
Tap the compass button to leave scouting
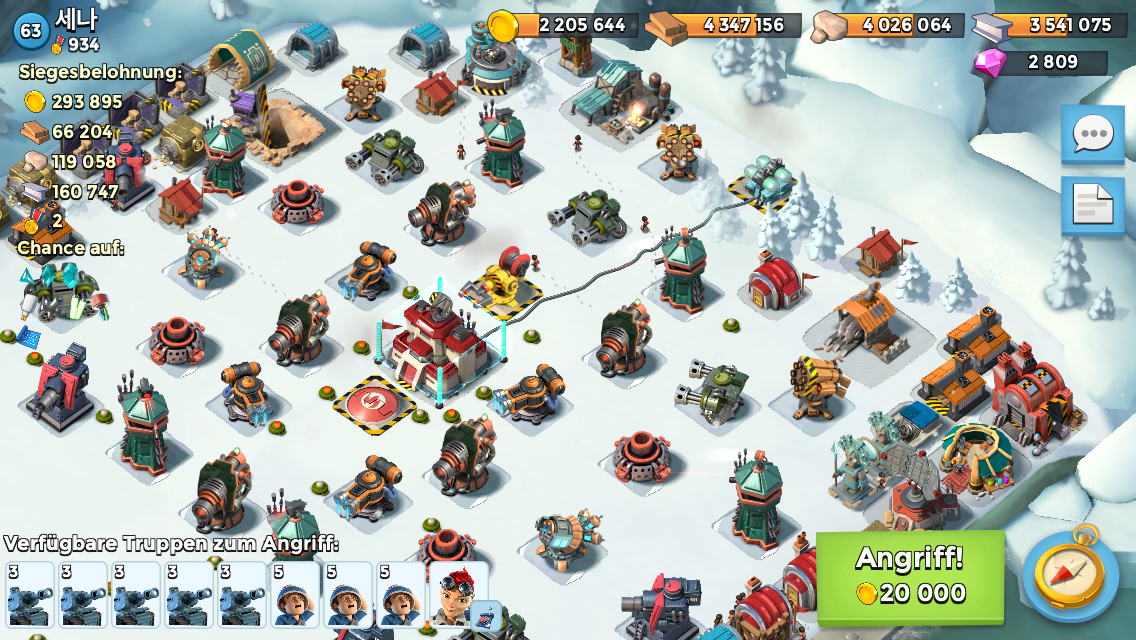[1071, 576]
